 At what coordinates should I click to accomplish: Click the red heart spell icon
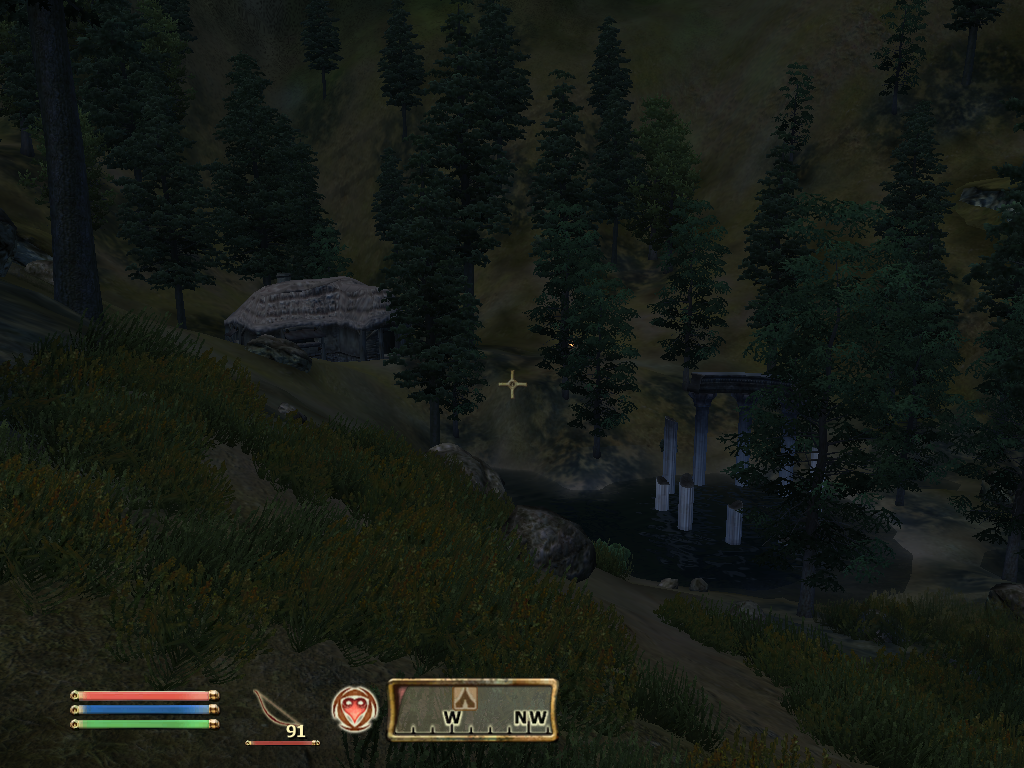[x=355, y=709]
